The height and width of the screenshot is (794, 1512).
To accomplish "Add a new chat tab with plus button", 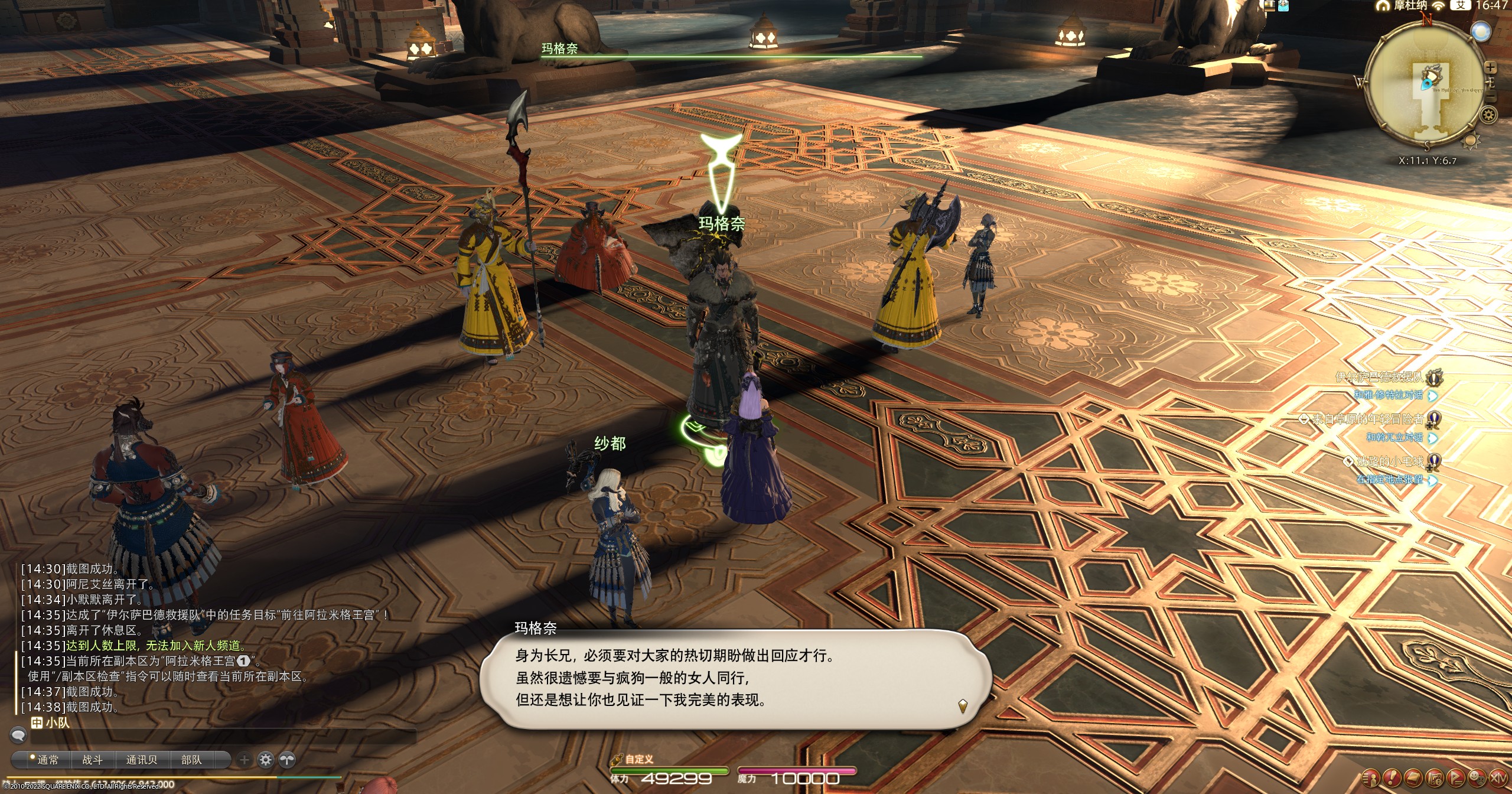I will point(245,760).
